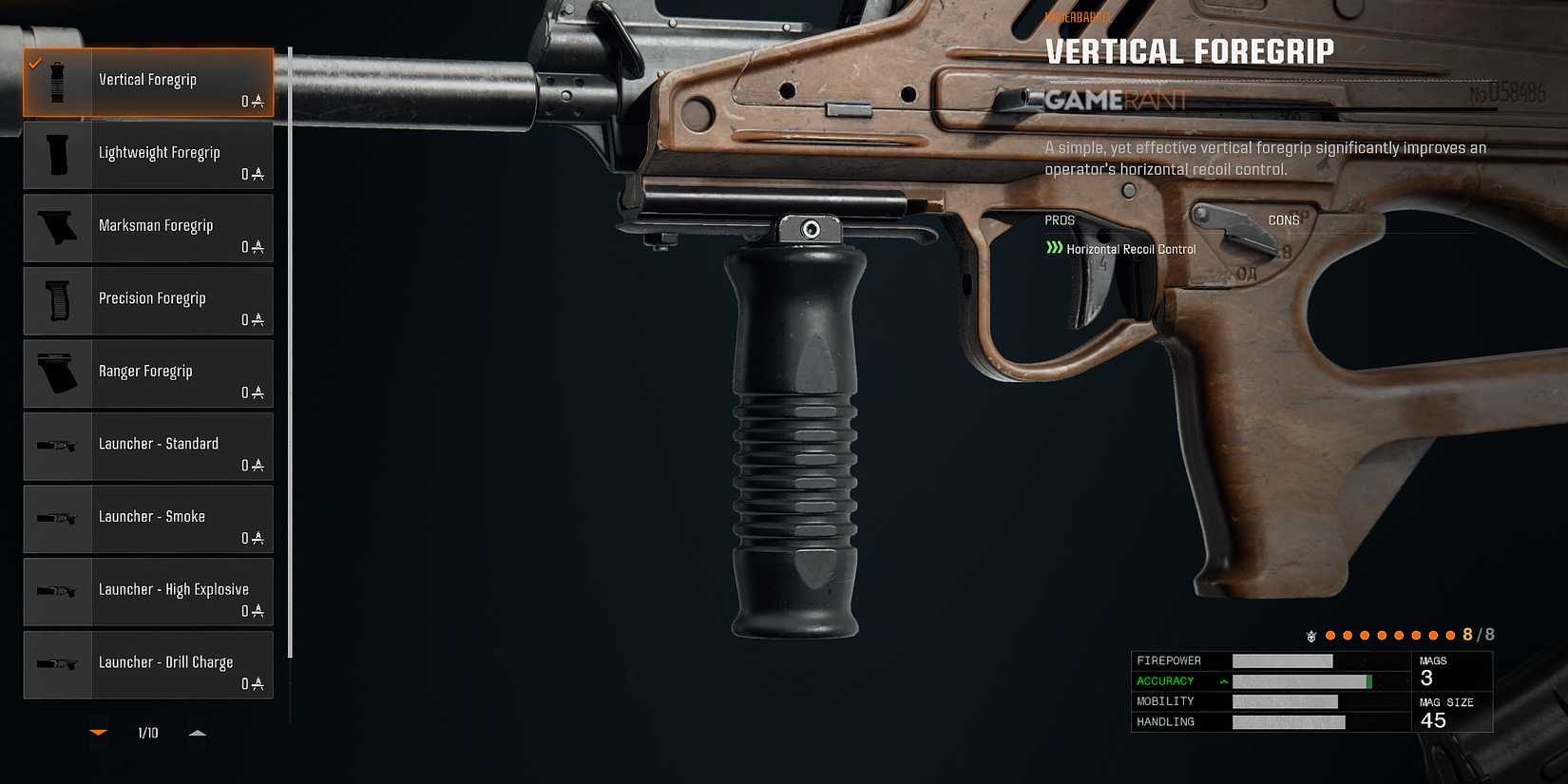
Task: Select the Precision Foregrip attachment icon
Action: click(57, 300)
